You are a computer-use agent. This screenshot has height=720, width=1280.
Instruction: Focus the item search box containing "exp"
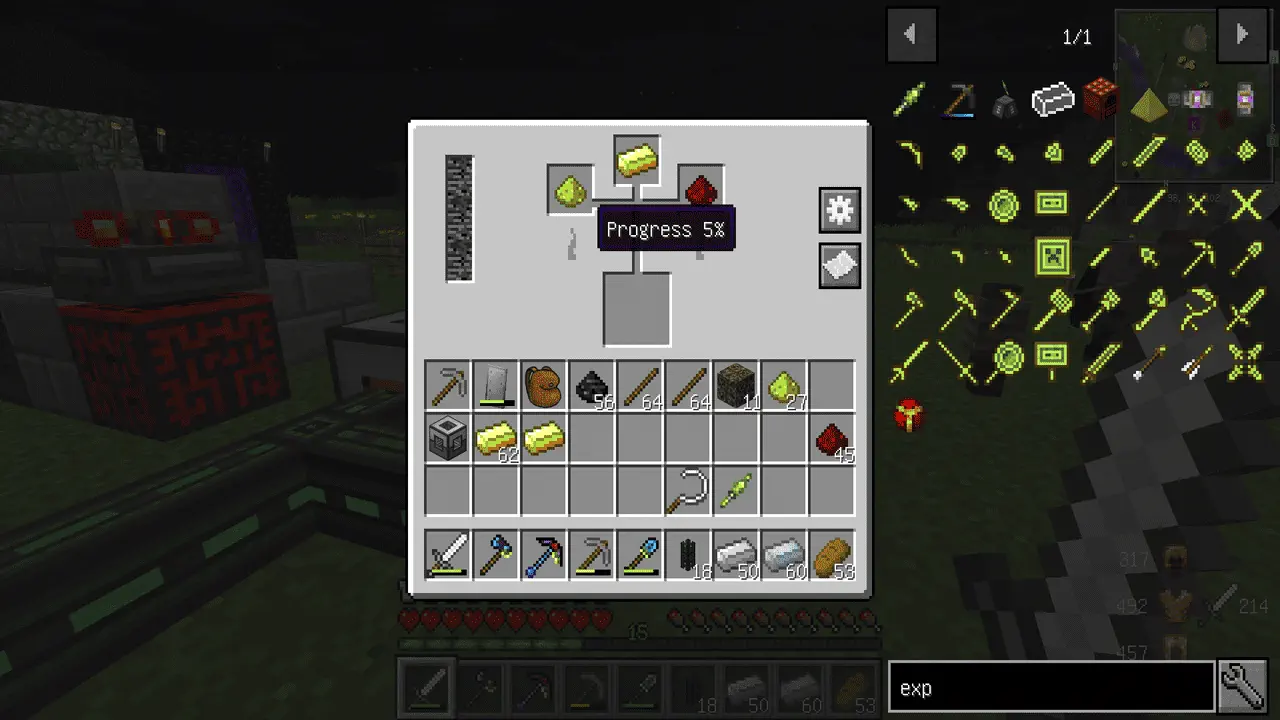[1050, 688]
